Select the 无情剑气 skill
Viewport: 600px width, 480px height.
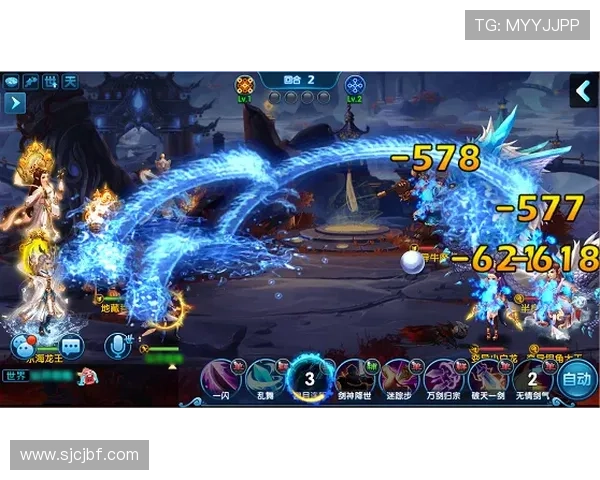531,379
